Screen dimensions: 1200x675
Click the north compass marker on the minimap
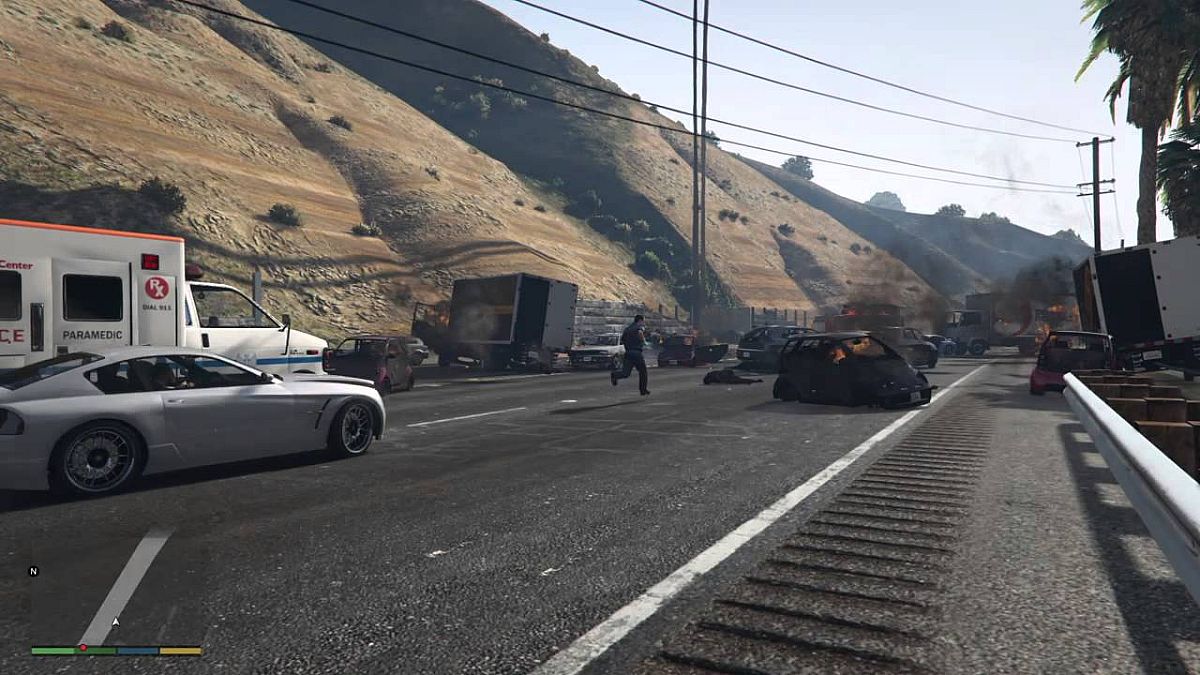33,571
